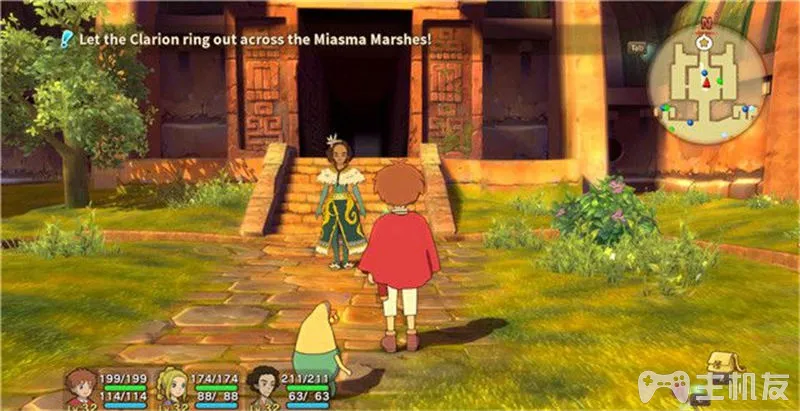
Task: Open the satchel bag icon
Action: [x=720, y=362]
